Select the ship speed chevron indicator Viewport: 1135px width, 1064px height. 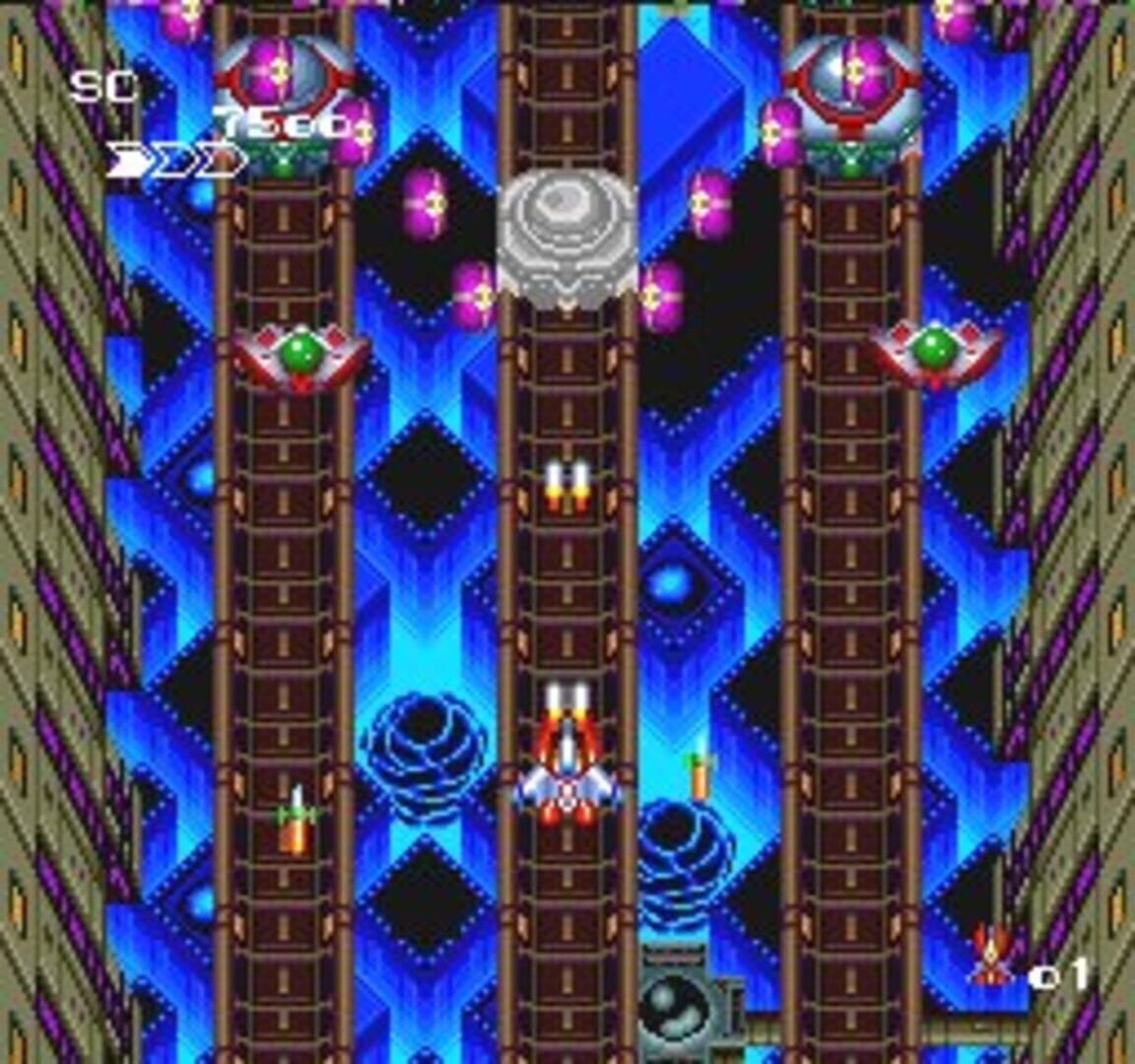[x=173, y=161]
